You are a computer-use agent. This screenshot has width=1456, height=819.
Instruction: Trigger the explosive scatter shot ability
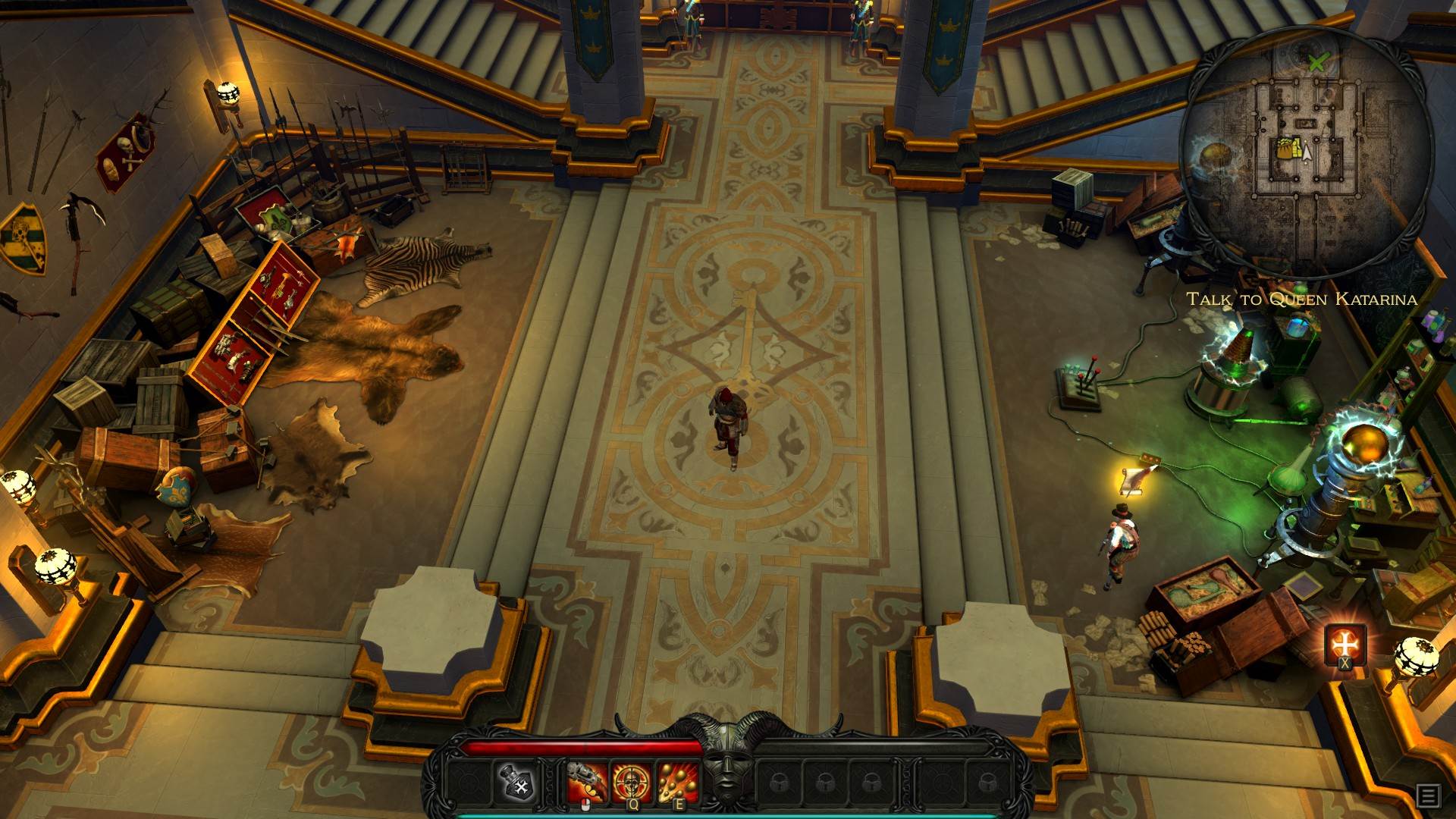[677, 783]
